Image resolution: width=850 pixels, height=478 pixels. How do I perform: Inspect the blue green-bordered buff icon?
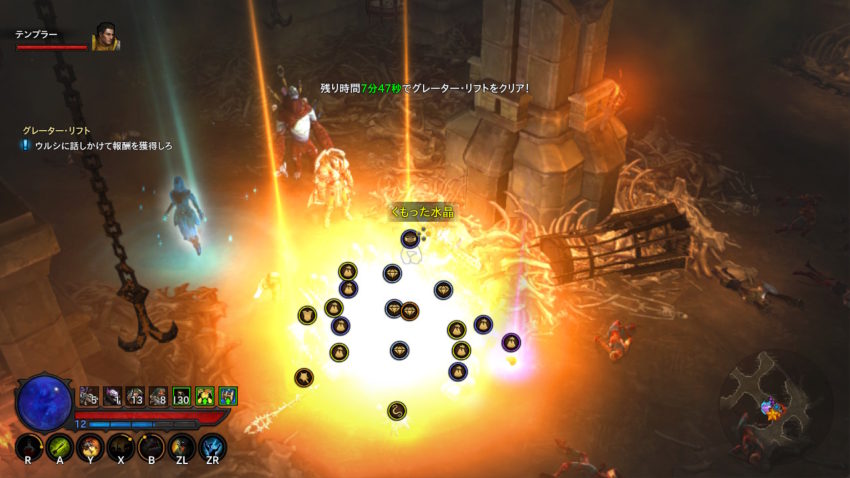(x=227, y=396)
